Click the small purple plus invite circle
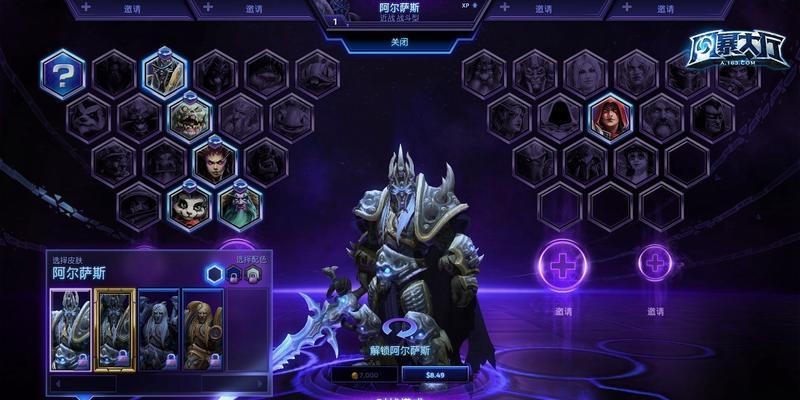Image resolution: width=800 pixels, height=400 pixels. pyautogui.click(x=655, y=264)
